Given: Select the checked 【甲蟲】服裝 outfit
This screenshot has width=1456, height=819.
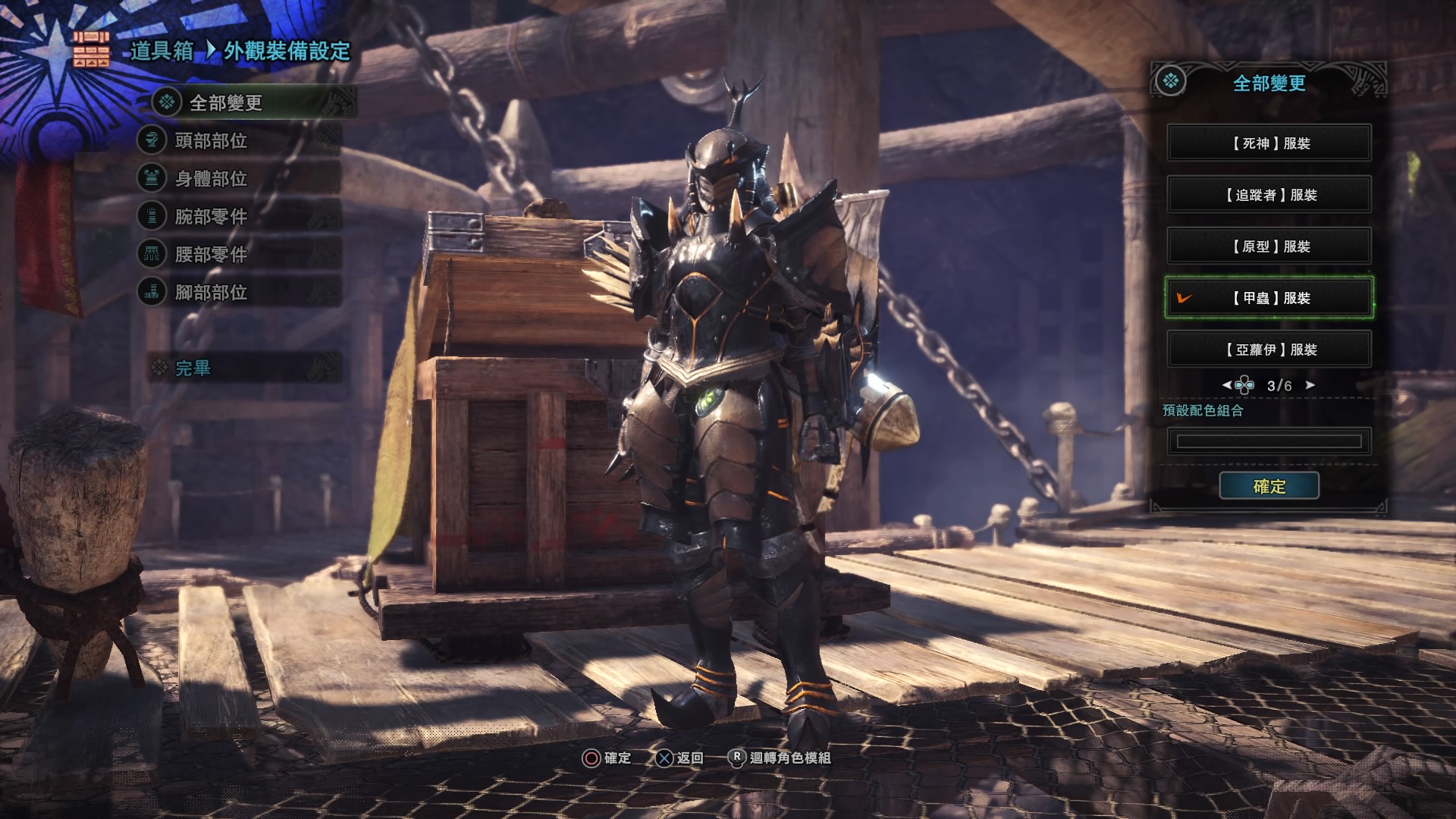Looking at the screenshot, I should click(1269, 298).
